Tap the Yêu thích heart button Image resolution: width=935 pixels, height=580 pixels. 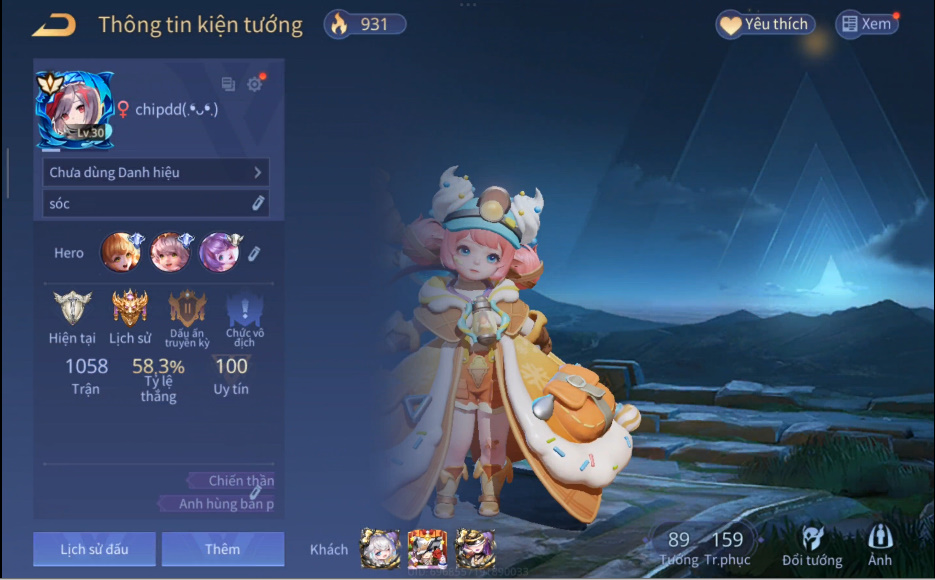(x=765, y=24)
